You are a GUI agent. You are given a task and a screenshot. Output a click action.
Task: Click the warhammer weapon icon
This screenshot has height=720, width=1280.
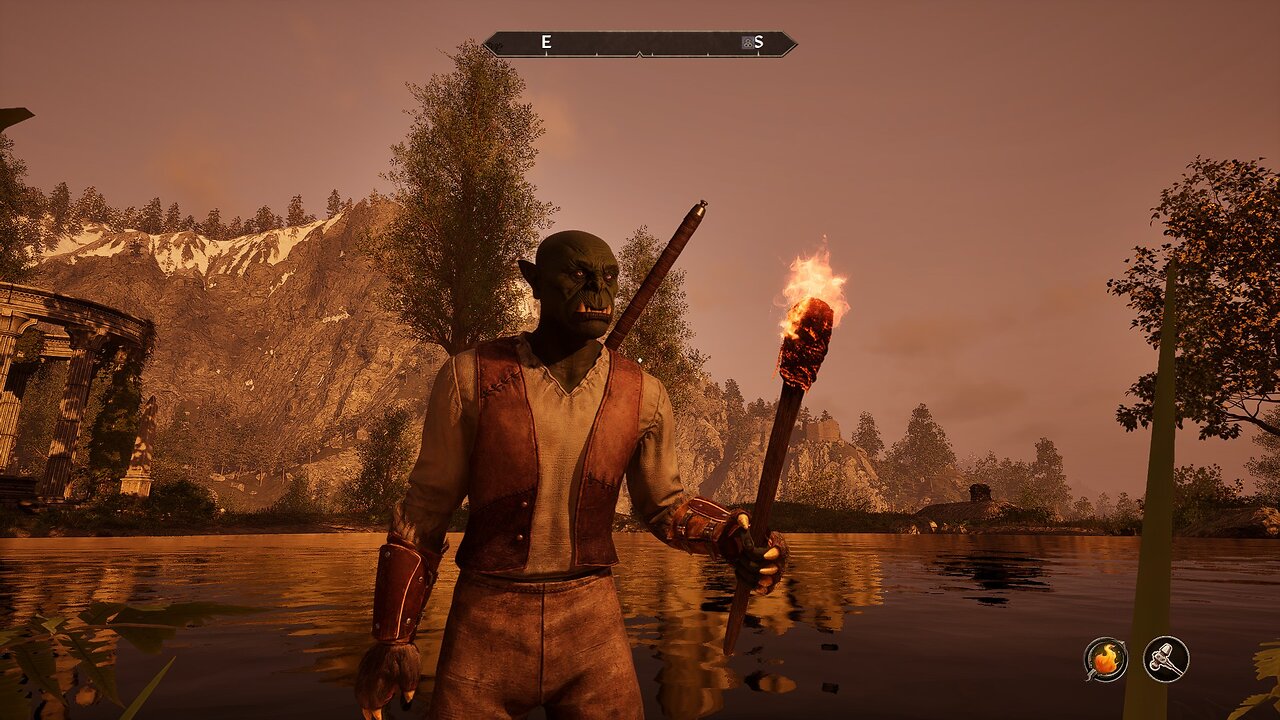click(1166, 659)
